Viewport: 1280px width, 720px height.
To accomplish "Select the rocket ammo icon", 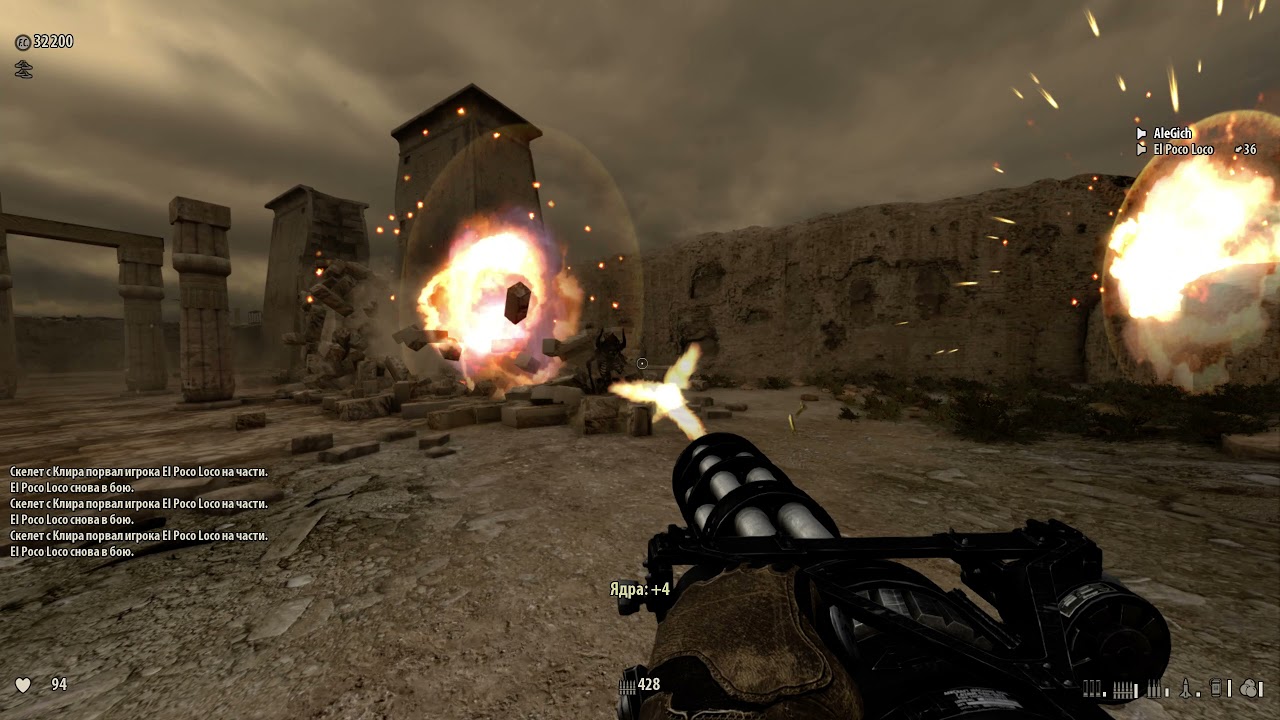I will pyautogui.click(x=1186, y=688).
